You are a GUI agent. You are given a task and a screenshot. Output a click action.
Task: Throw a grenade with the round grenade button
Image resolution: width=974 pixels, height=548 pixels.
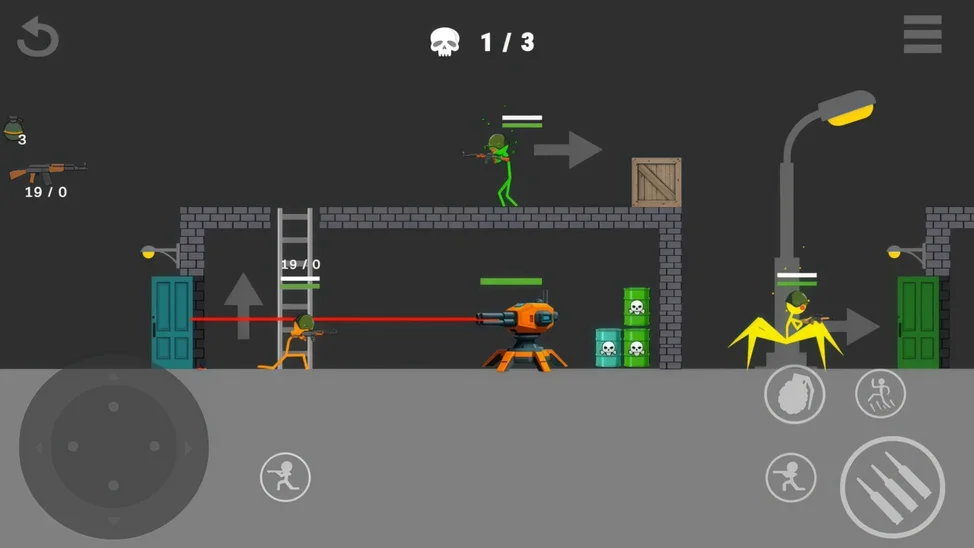tap(794, 394)
